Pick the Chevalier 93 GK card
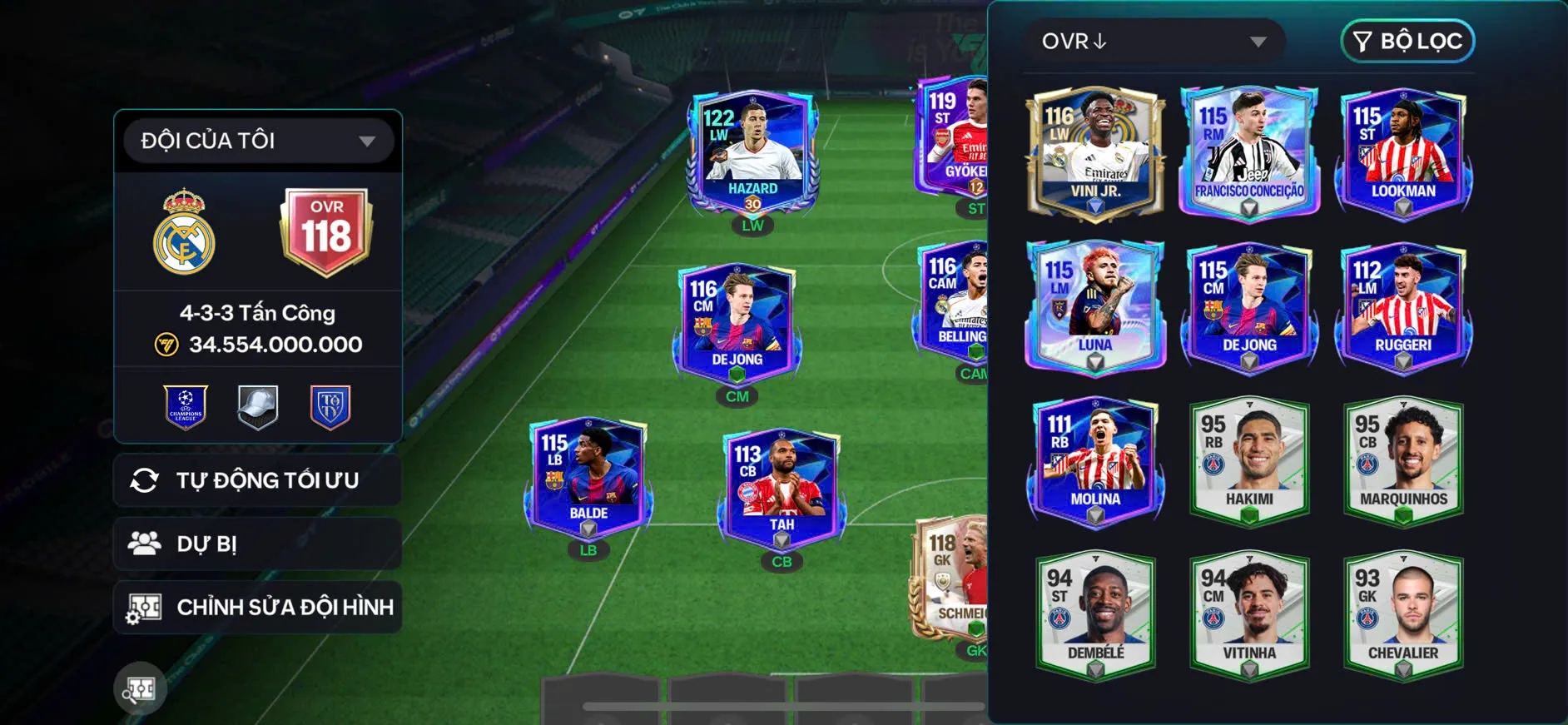This screenshot has height=725, width=1568. [x=1403, y=614]
